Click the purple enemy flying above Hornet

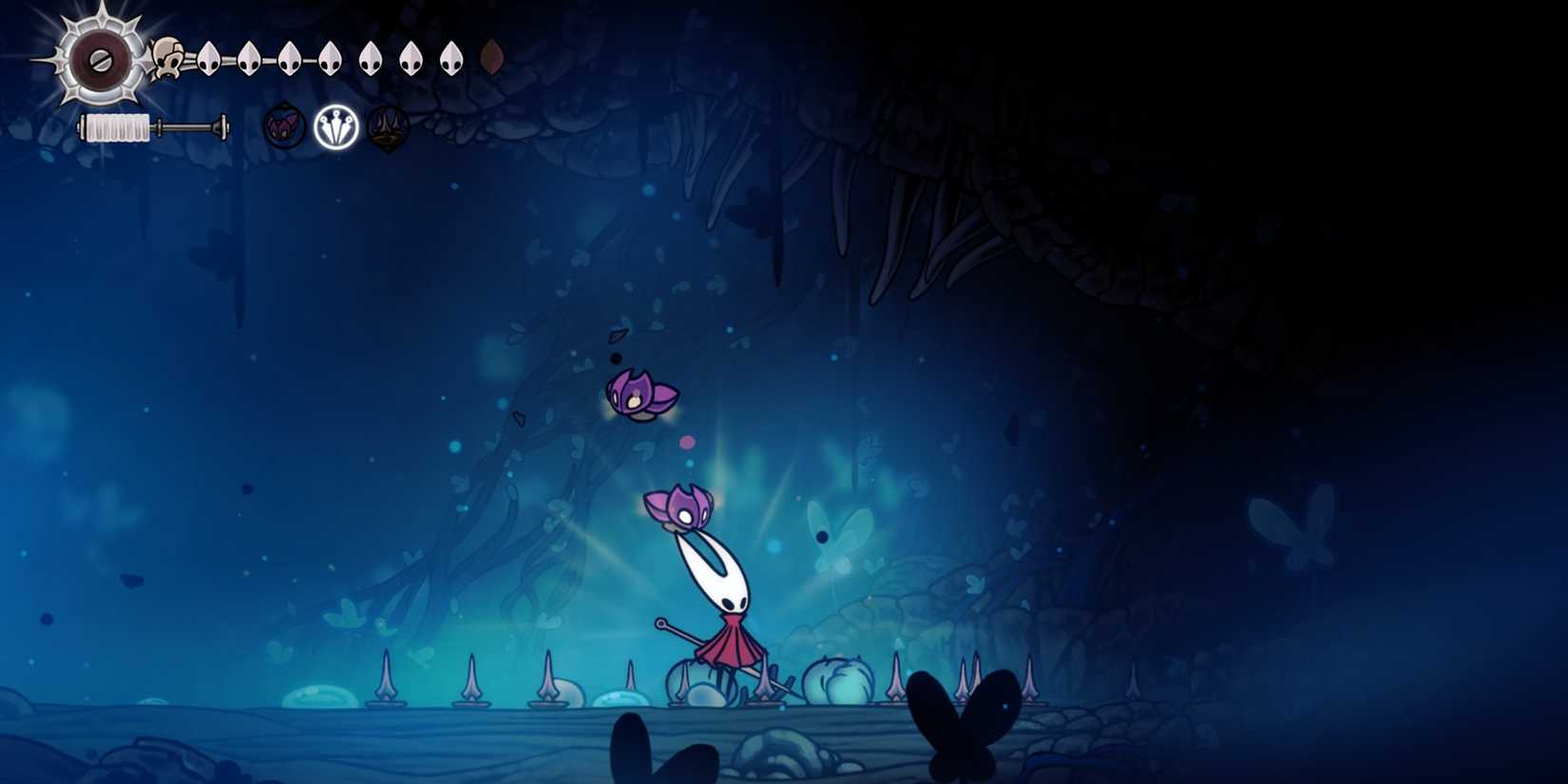[x=641, y=394]
